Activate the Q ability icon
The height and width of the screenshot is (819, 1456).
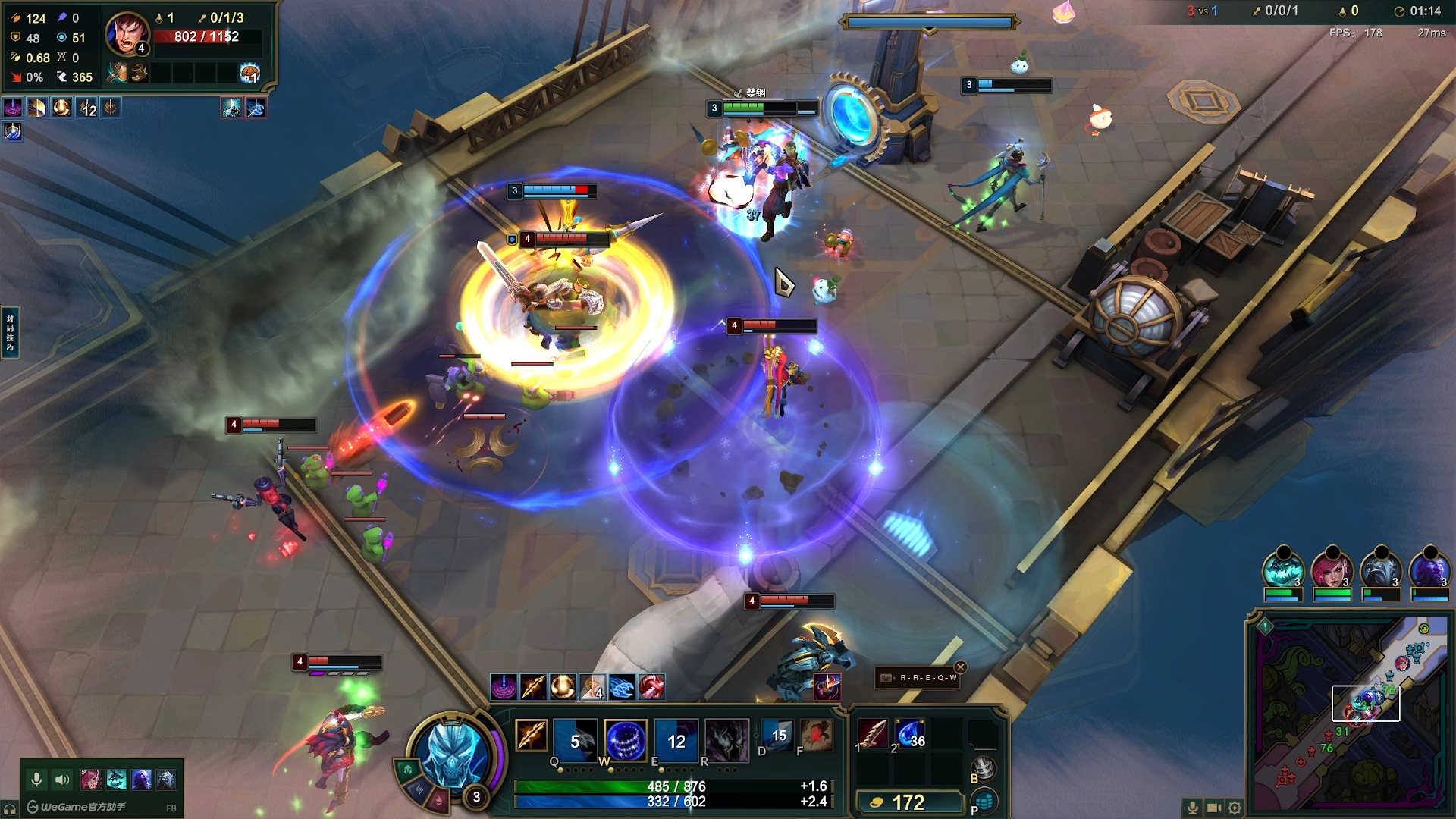pyautogui.click(x=575, y=739)
